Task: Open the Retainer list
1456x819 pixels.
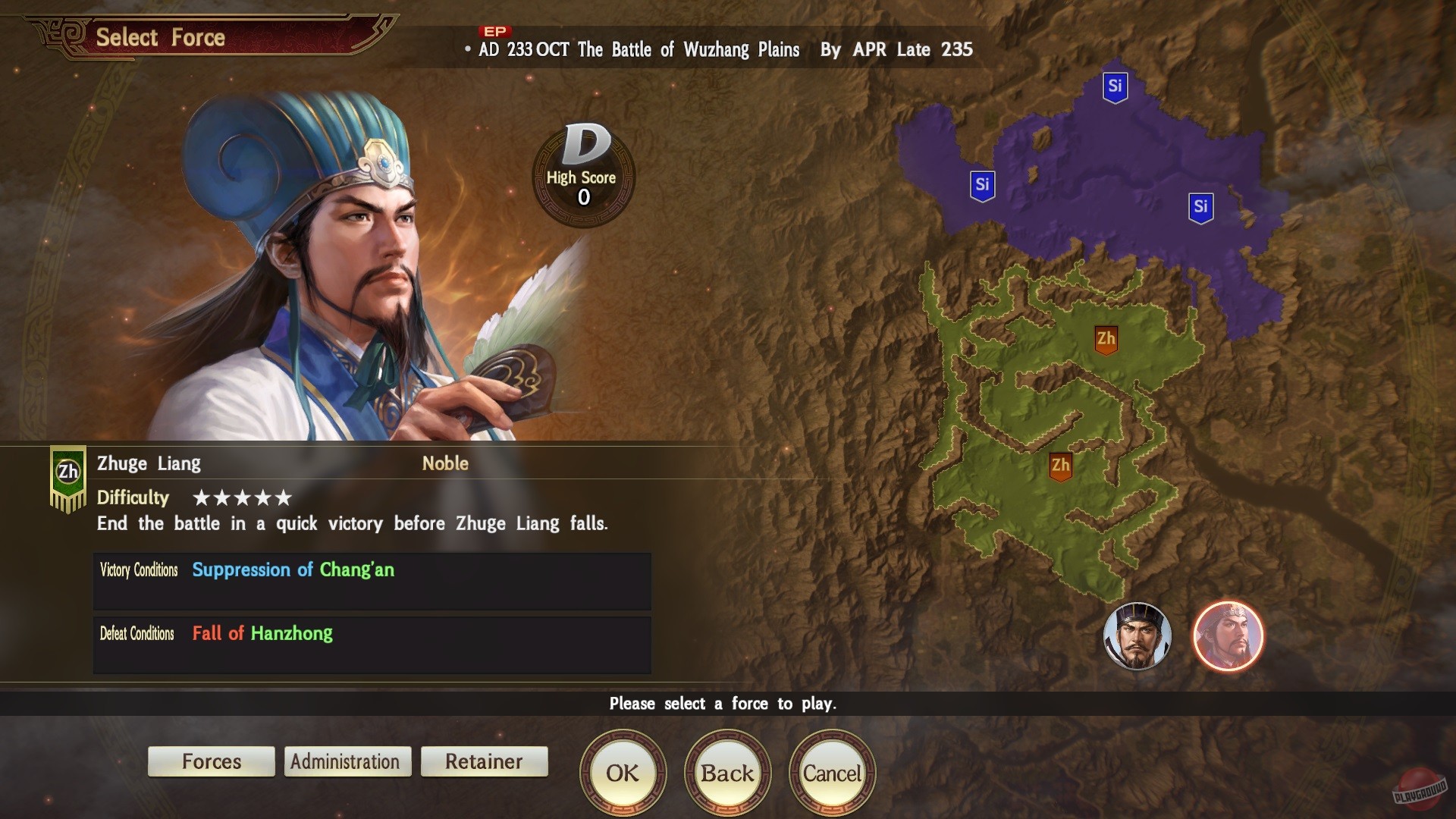Action: tap(484, 761)
